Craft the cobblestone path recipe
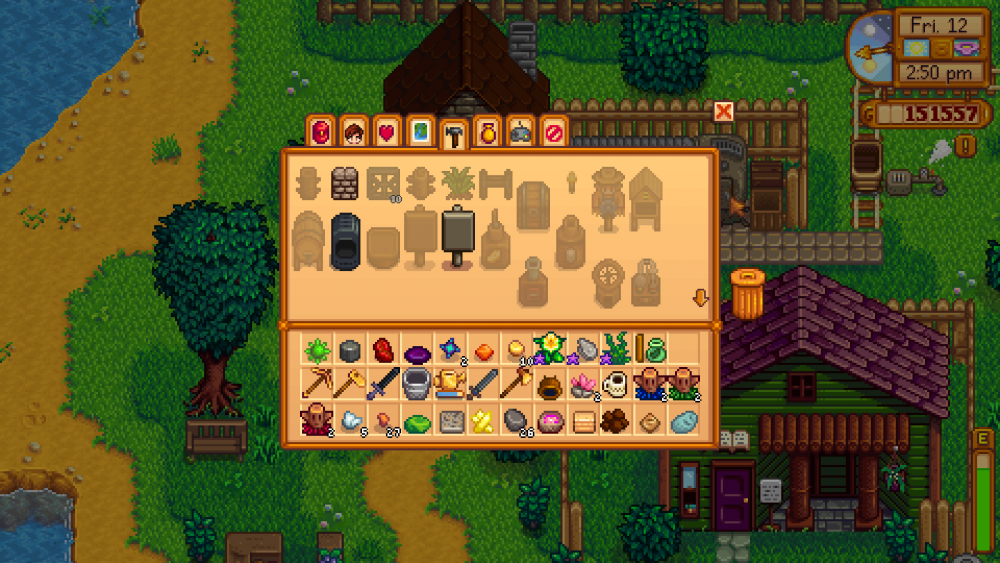1000x563 pixels. tap(345, 183)
